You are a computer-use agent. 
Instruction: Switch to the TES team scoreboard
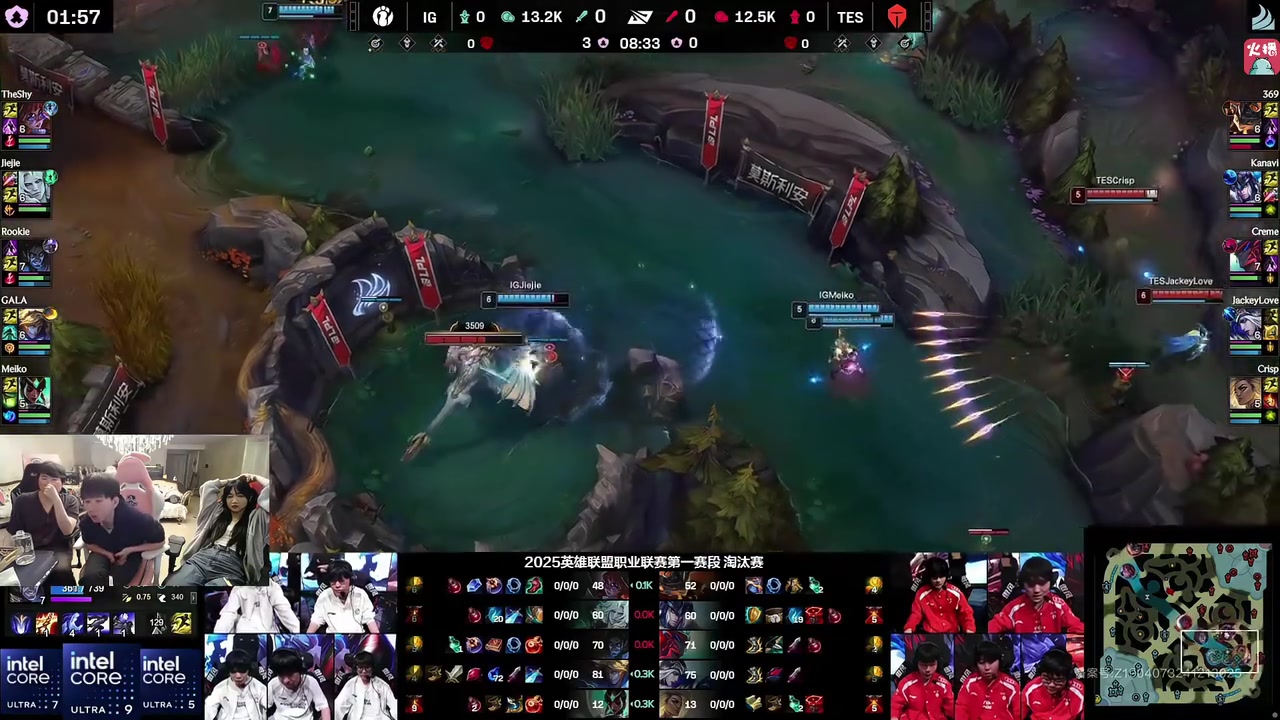click(850, 16)
